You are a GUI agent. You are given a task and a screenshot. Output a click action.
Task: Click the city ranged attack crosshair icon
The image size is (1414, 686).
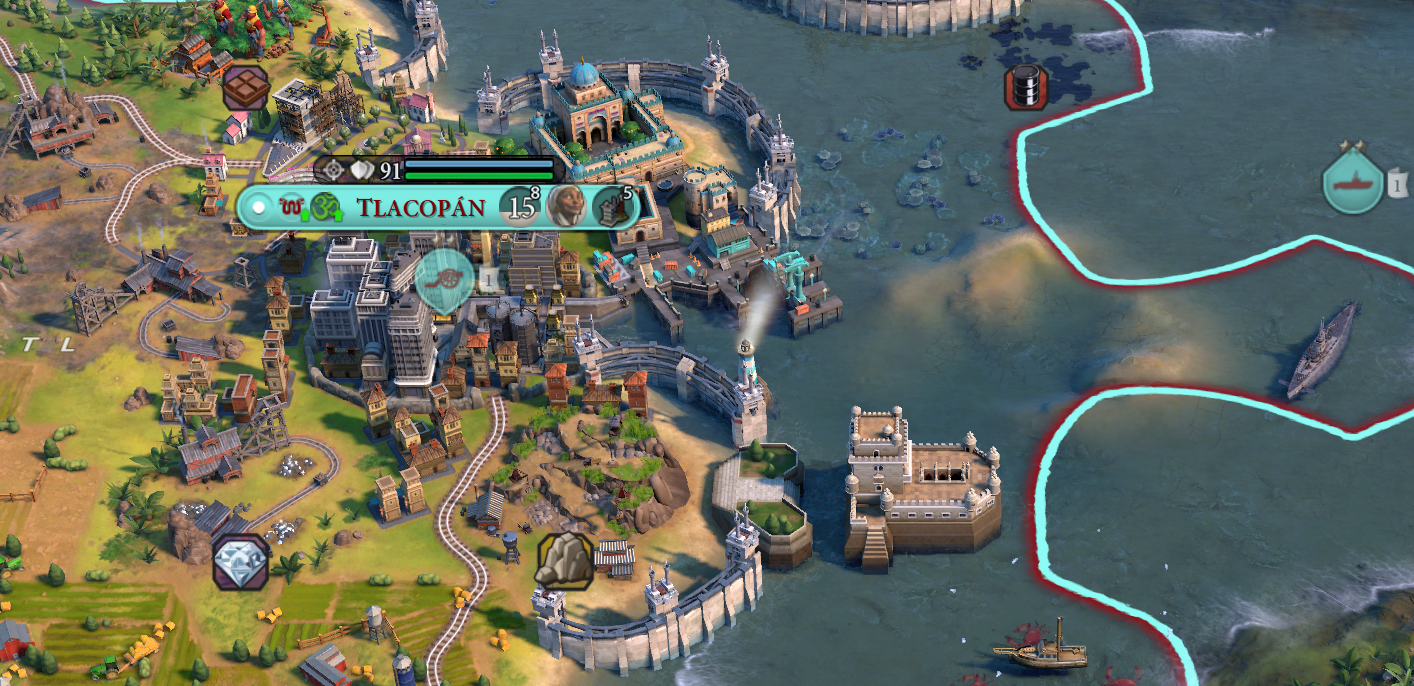click(330, 171)
